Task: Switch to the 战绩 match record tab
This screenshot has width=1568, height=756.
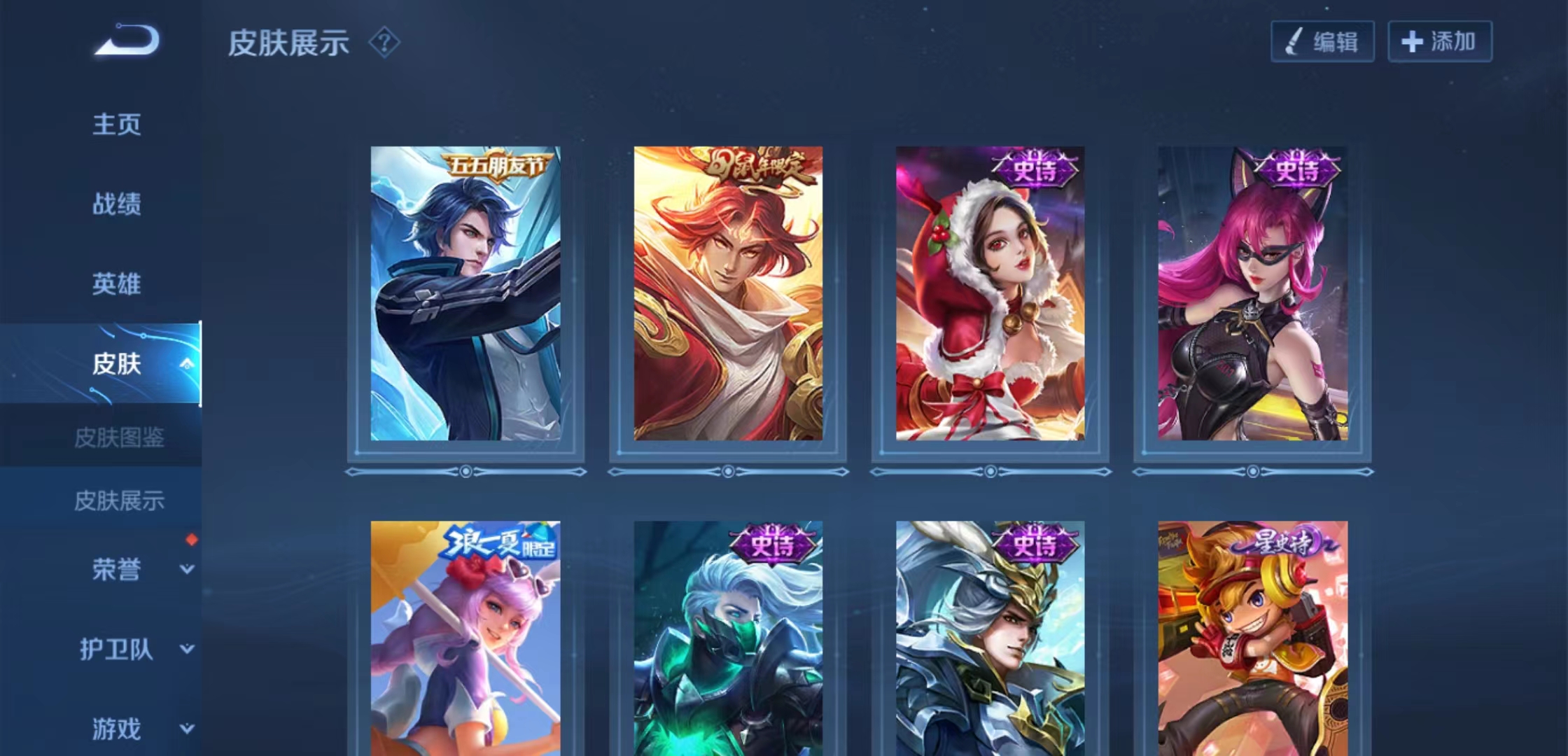Action: click(x=117, y=204)
